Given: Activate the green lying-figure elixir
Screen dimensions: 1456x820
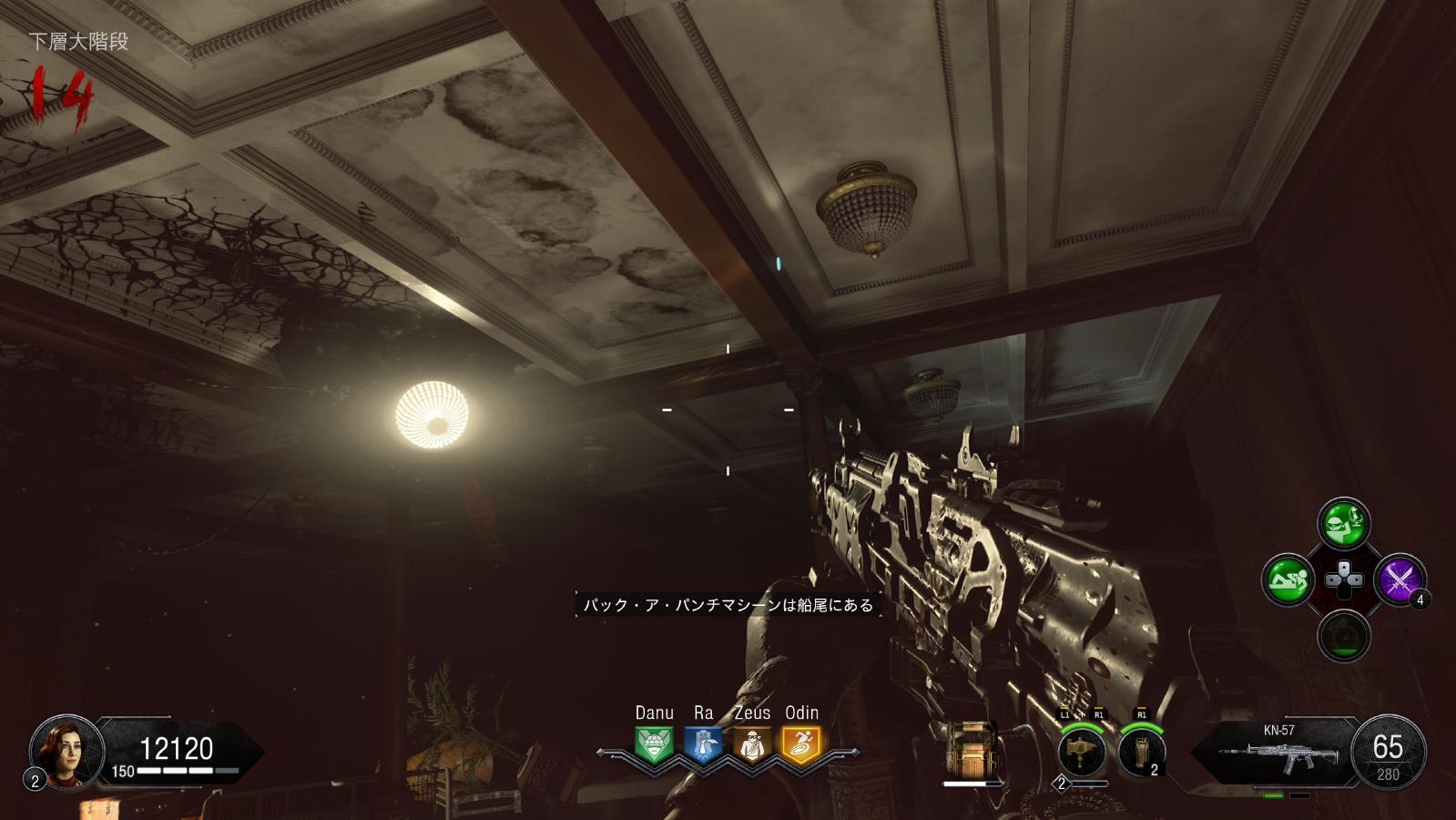Looking at the screenshot, I should point(1288,579).
